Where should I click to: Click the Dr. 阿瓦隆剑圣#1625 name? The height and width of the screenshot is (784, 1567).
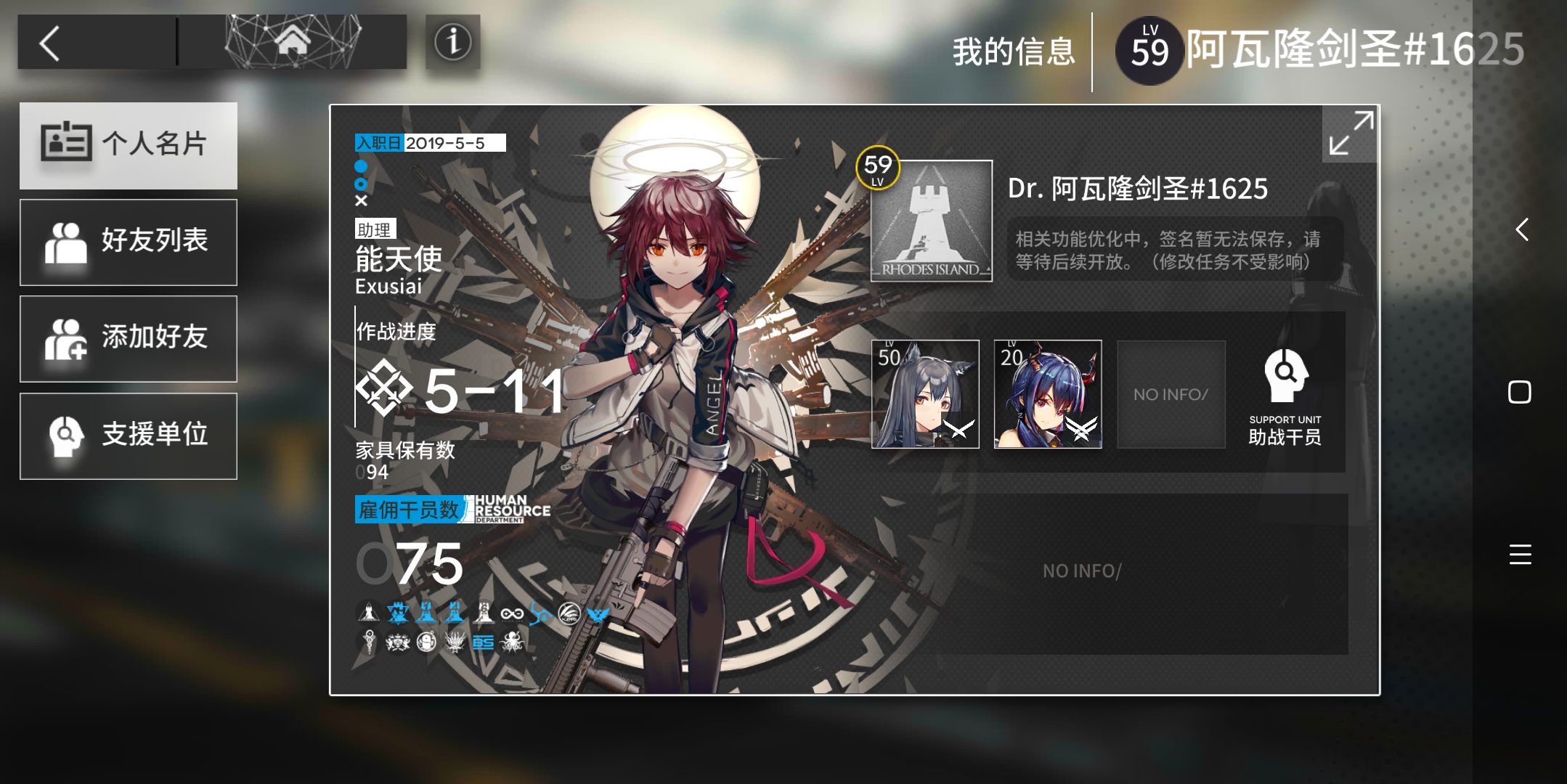(1137, 189)
